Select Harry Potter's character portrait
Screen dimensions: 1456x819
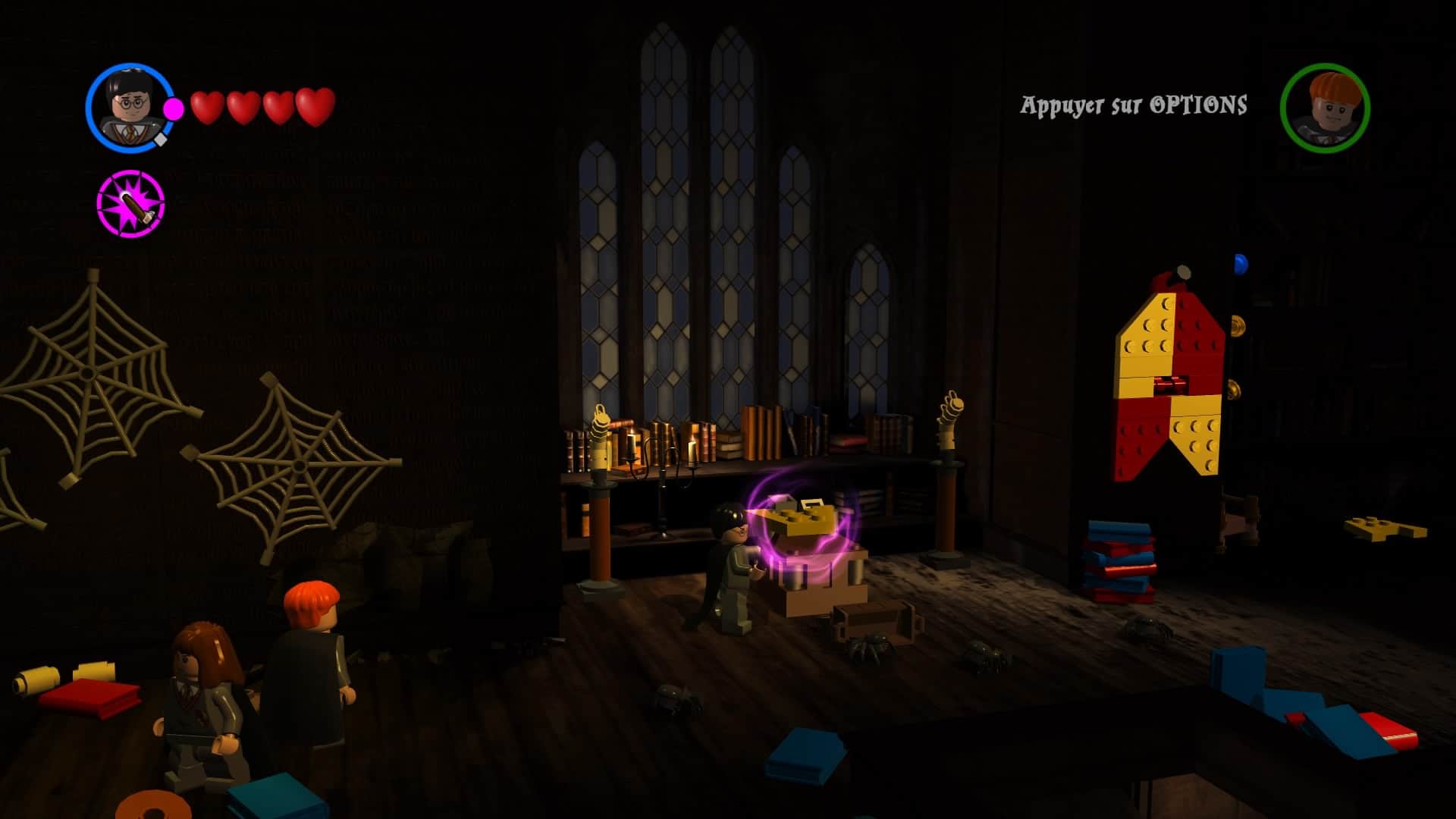pos(130,108)
